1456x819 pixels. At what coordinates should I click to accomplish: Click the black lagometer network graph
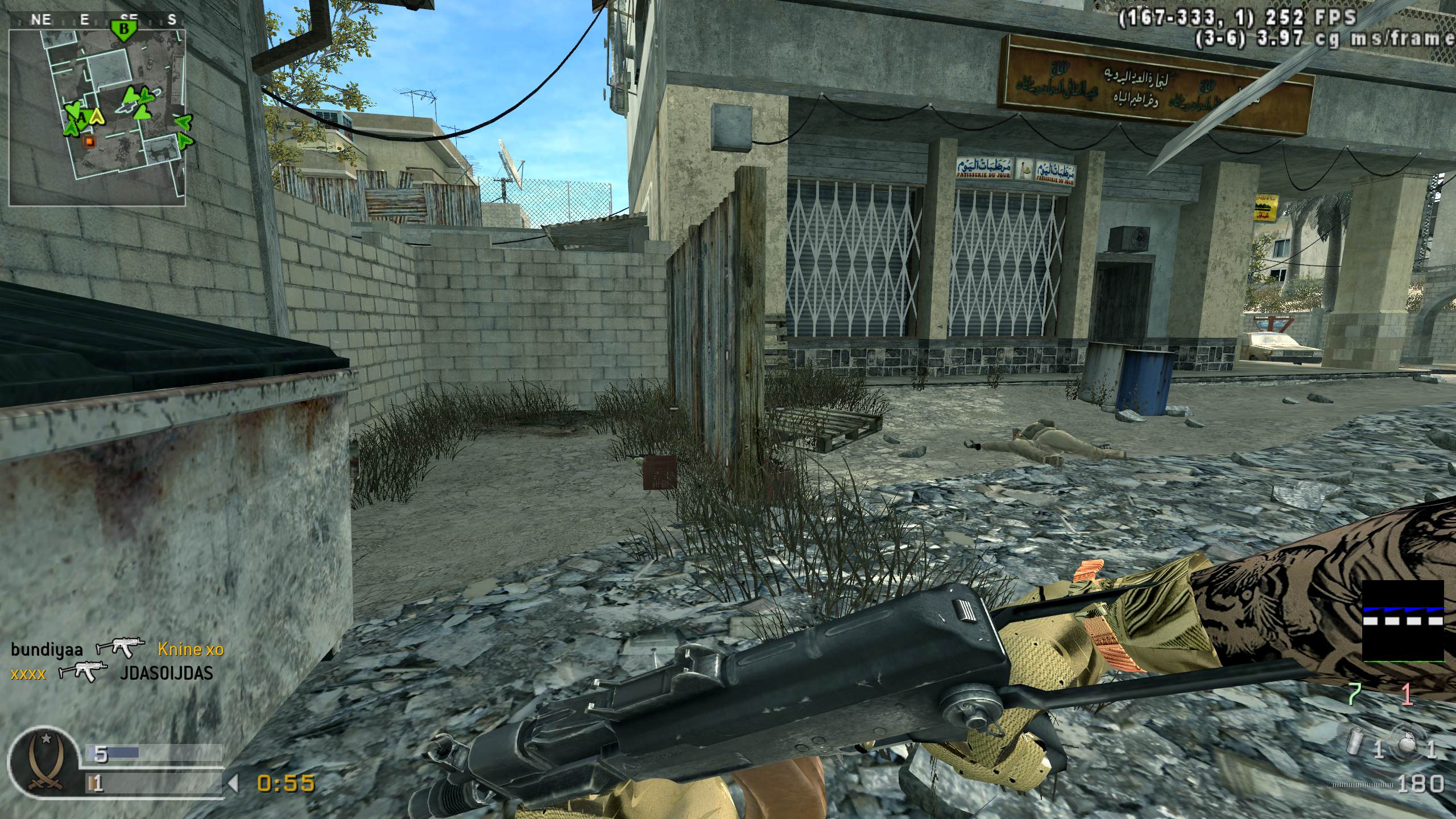[x=1403, y=621]
